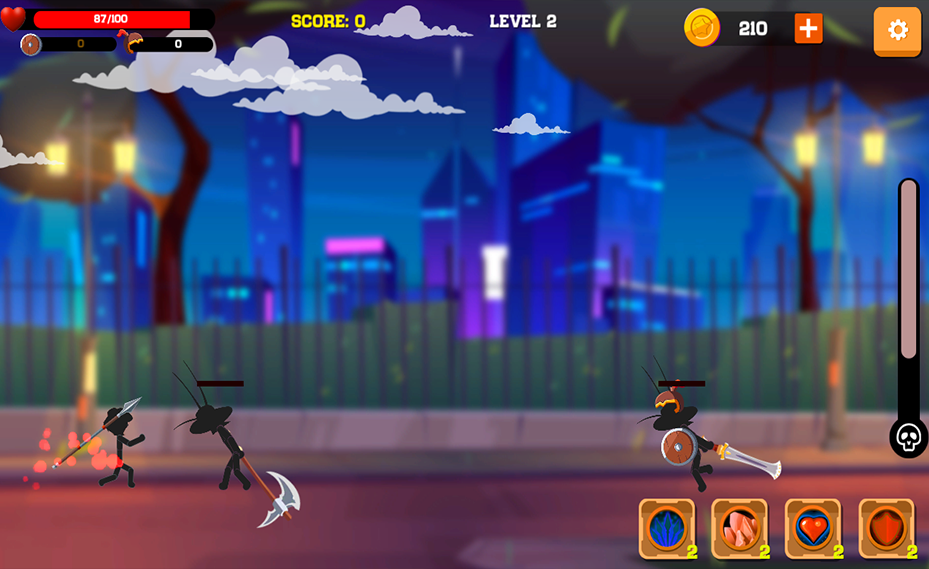929x569 pixels.
Task: Click the skull icon below the vertical bar
Action: pos(908,438)
